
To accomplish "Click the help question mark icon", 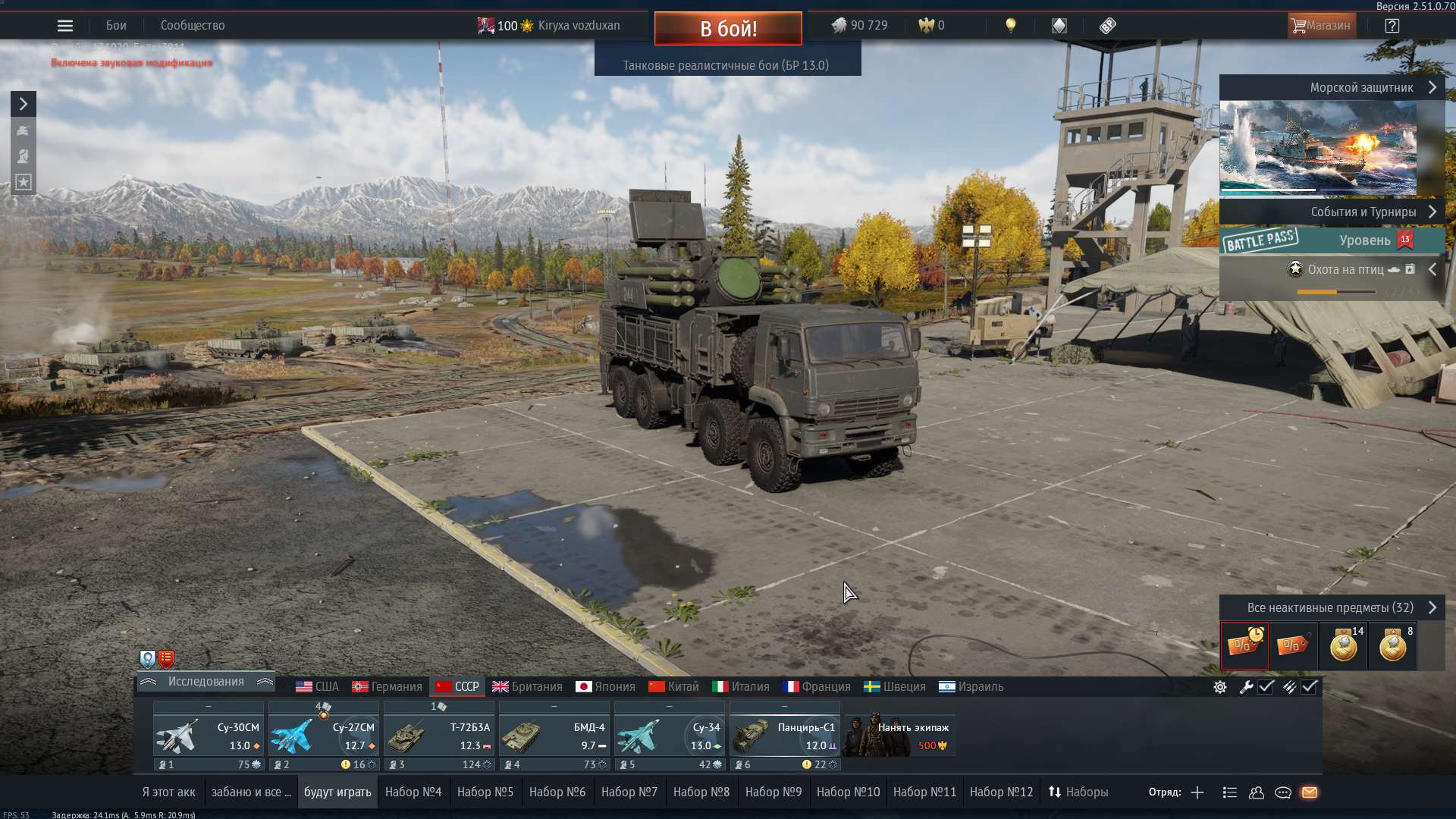I will pyautogui.click(x=1392, y=25).
